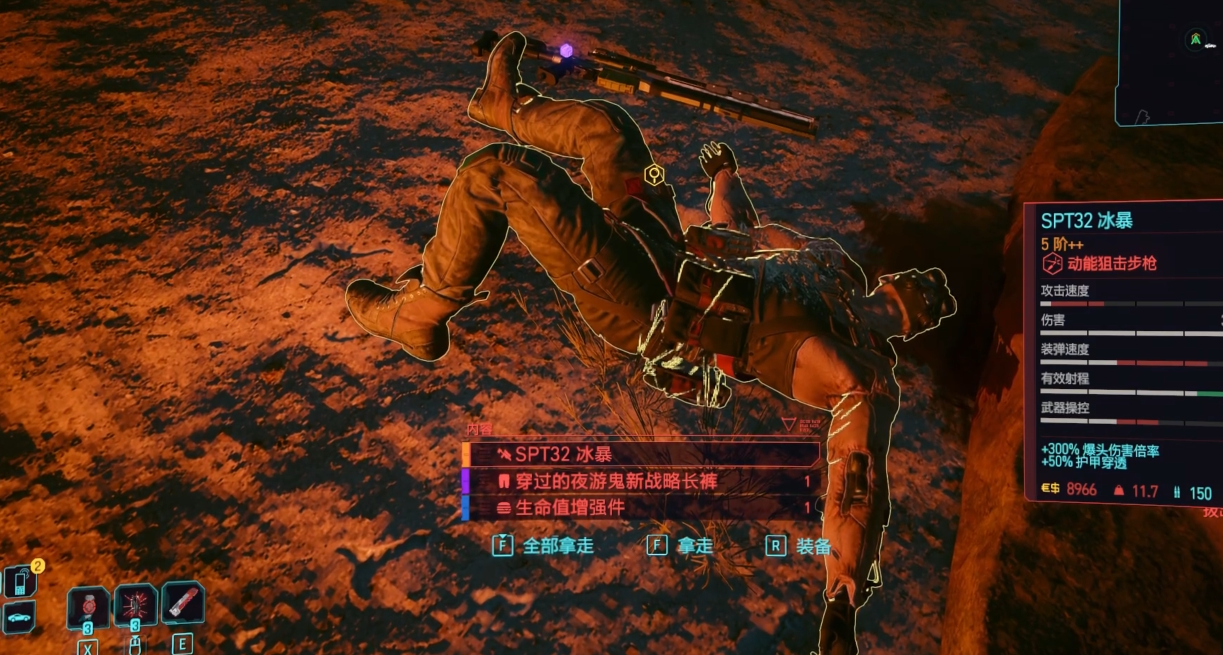
Task: Open the phone icon with notification badge
Action: pyautogui.click(x=20, y=581)
